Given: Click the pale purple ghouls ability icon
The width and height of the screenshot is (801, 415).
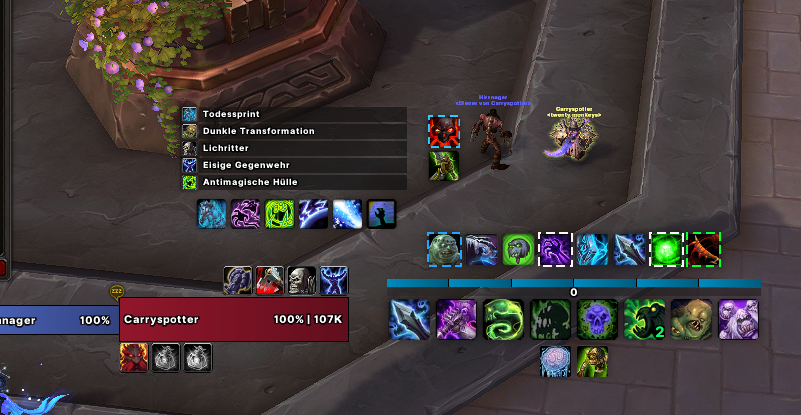Looking at the screenshot, I should coord(737,320).
